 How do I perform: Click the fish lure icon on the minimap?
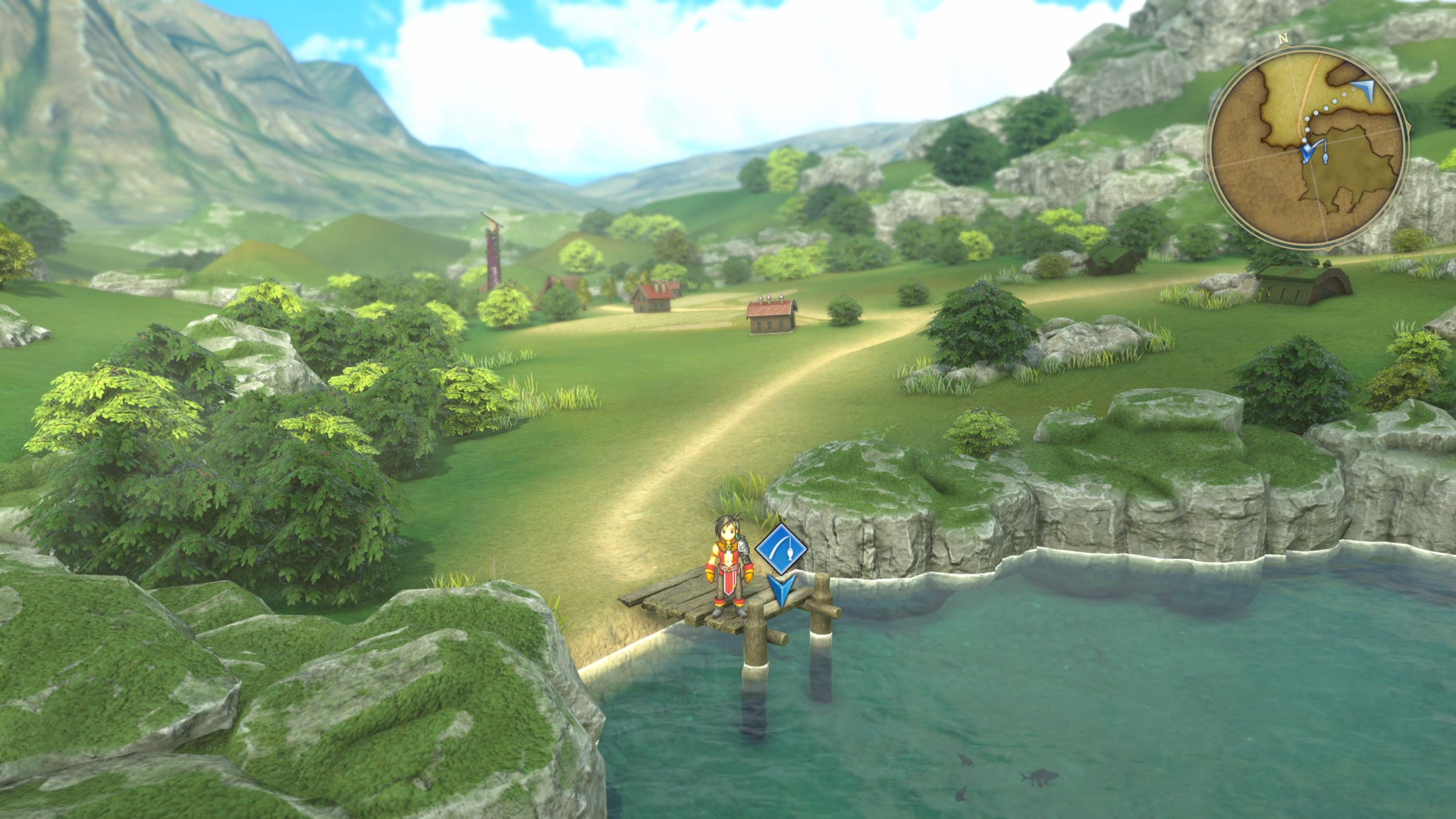(x=1325, y=157)
